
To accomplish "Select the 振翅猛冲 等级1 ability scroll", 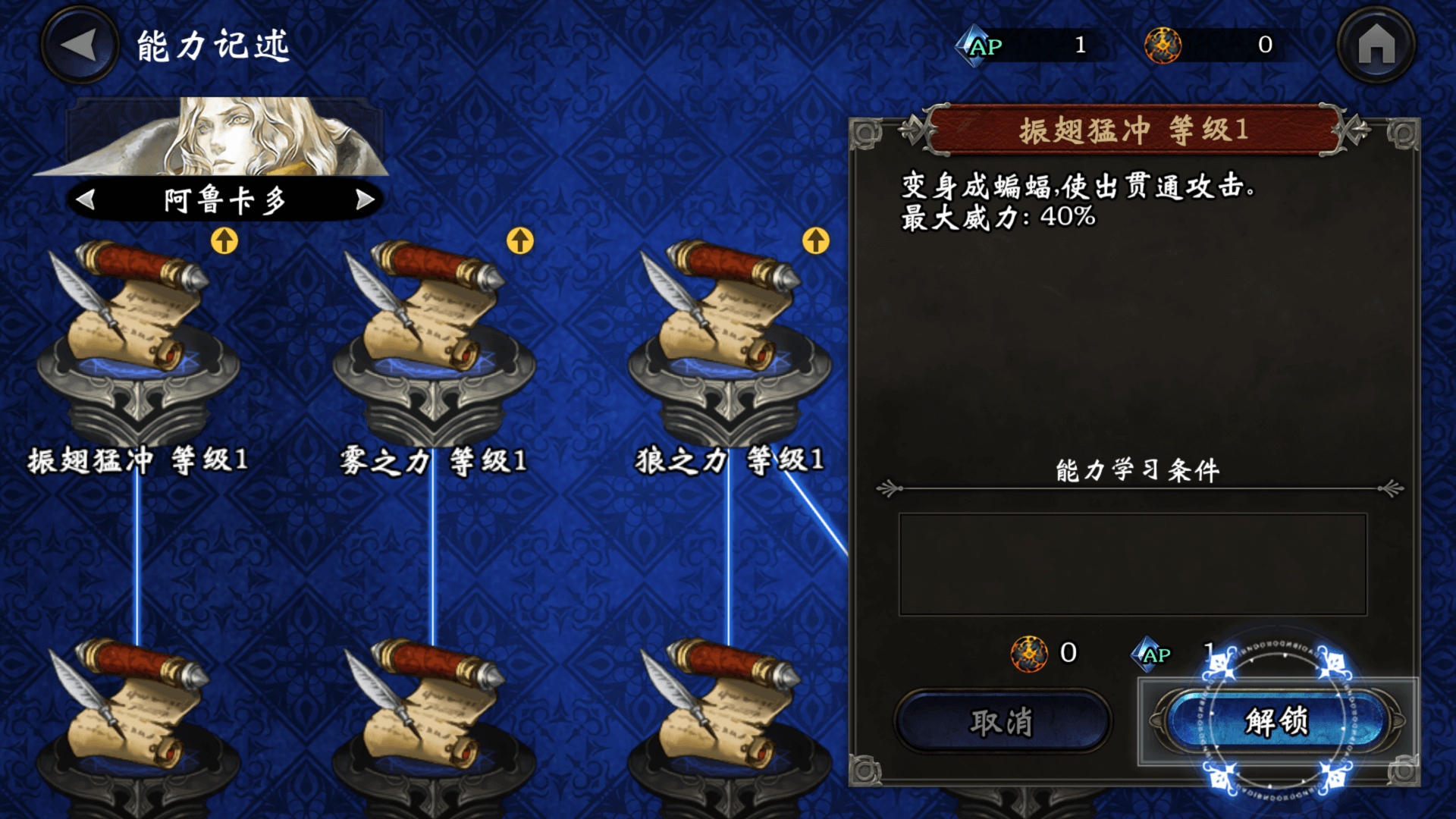I will pos(138,334).
